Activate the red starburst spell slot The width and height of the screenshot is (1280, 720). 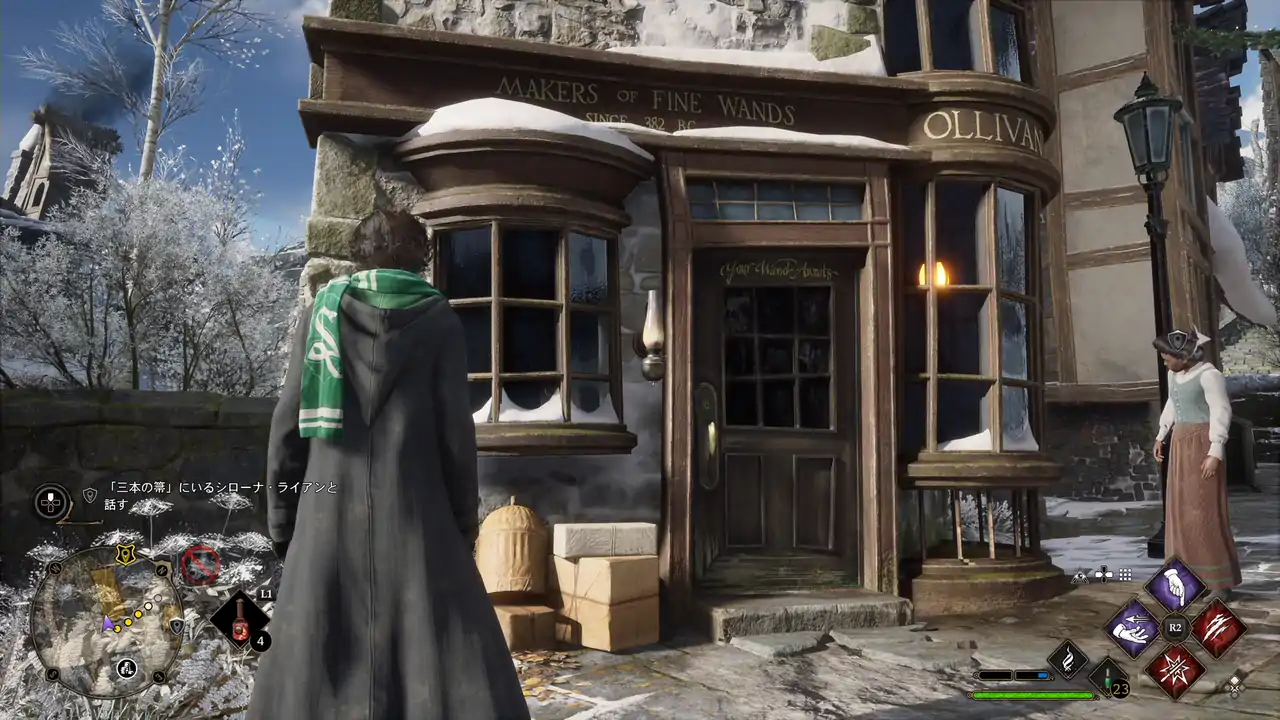(x=1174, y=671)
